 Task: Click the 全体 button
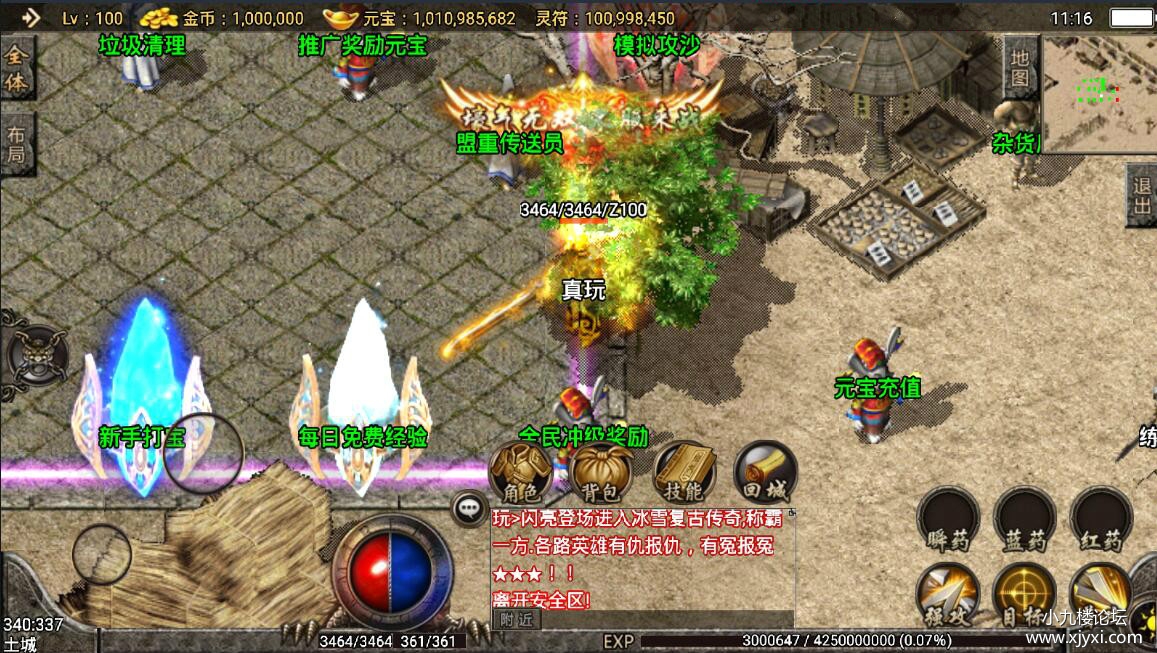pos(17,69)
